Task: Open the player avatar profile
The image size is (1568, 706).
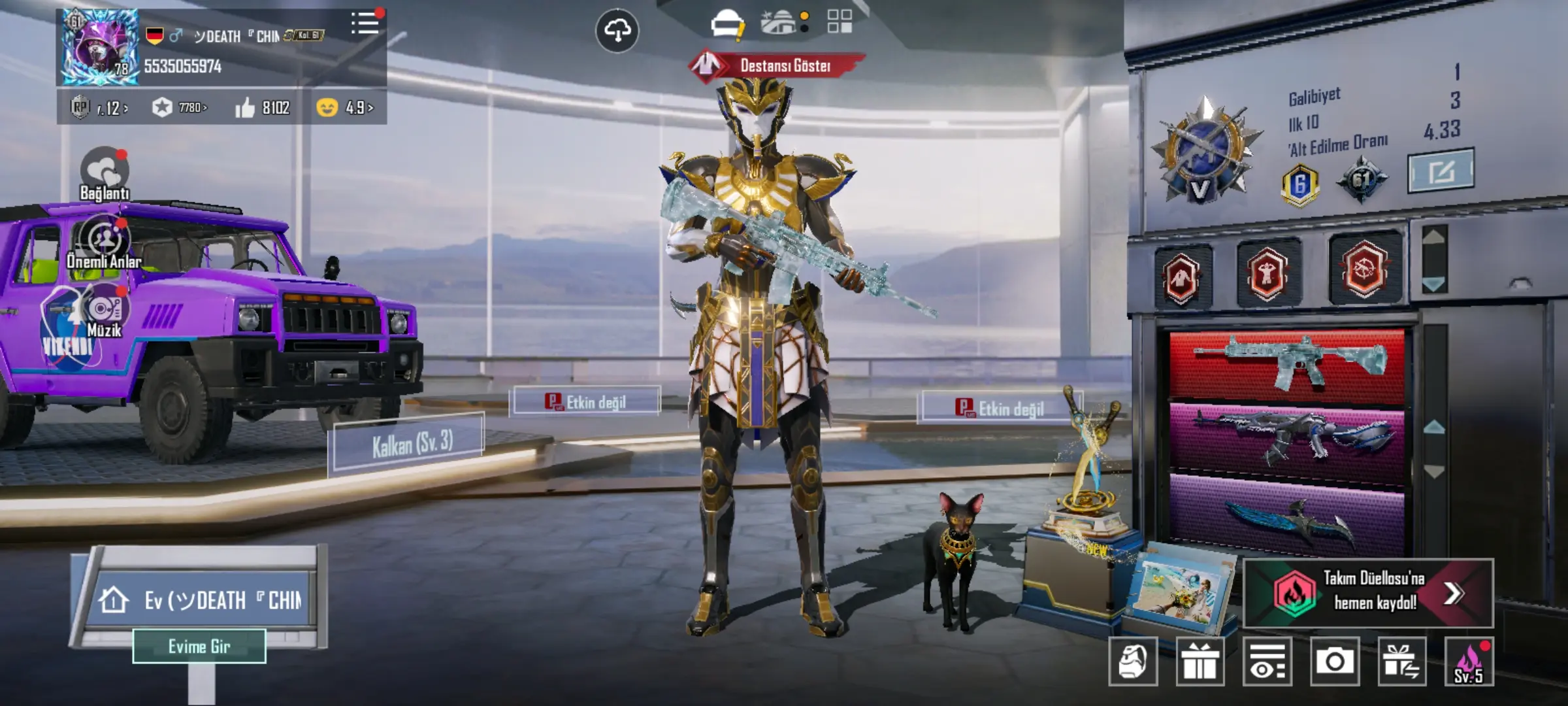Action: point(100,47)
